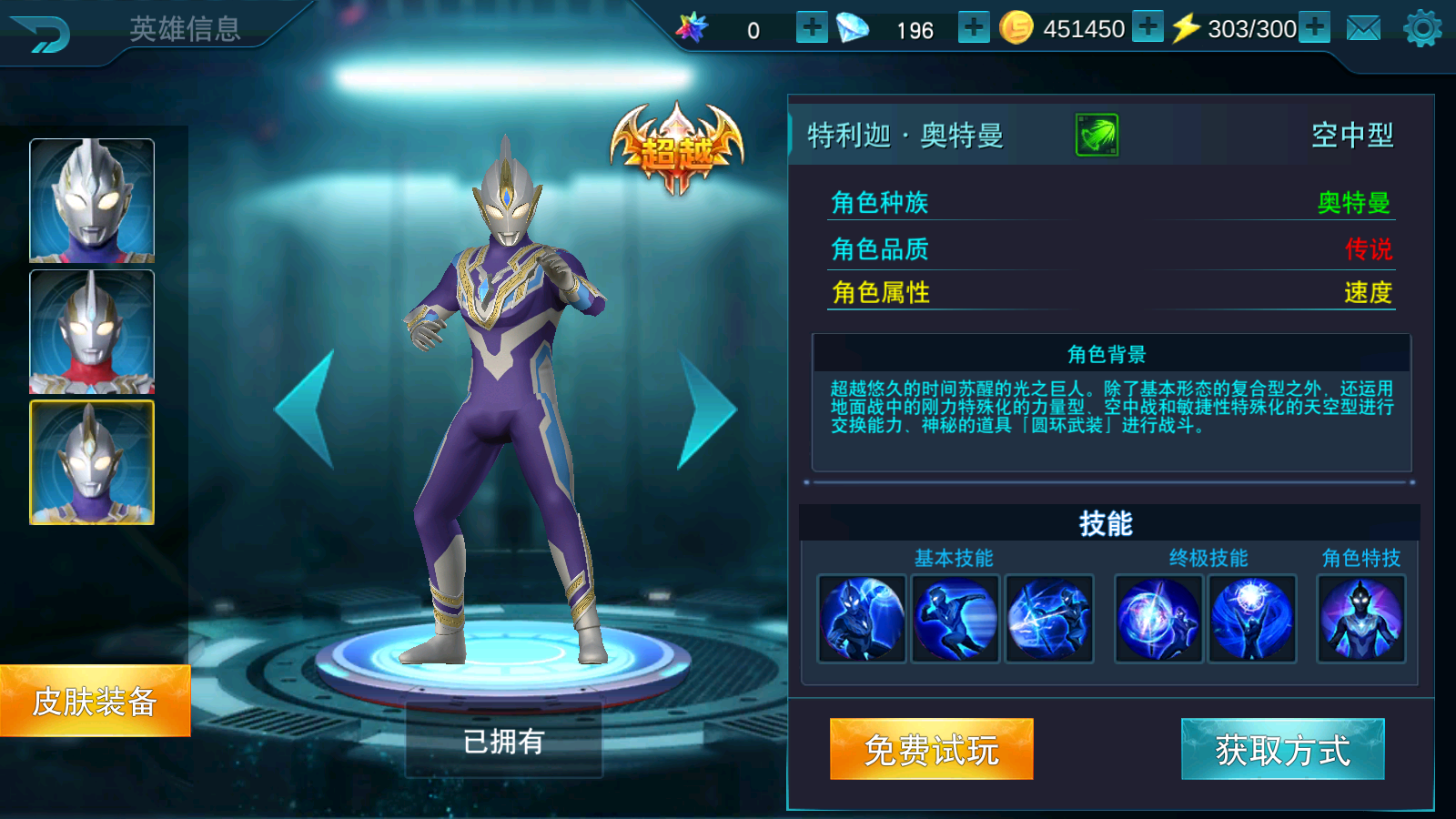Add gold coins with the plus button
The image size is (1456, 819).
[1148, 27]
